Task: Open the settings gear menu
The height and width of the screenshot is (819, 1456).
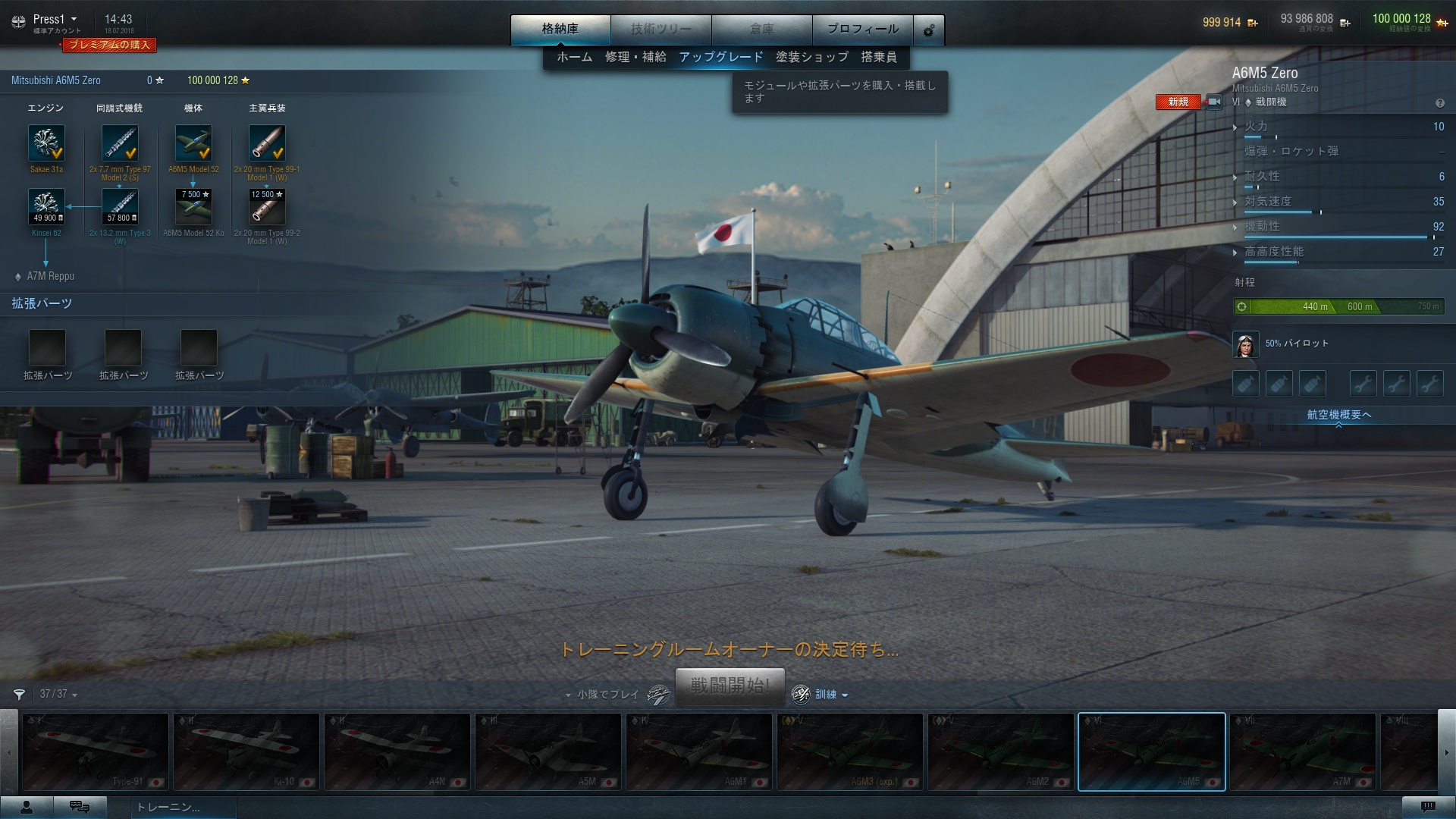Action: tap(929, 30)
